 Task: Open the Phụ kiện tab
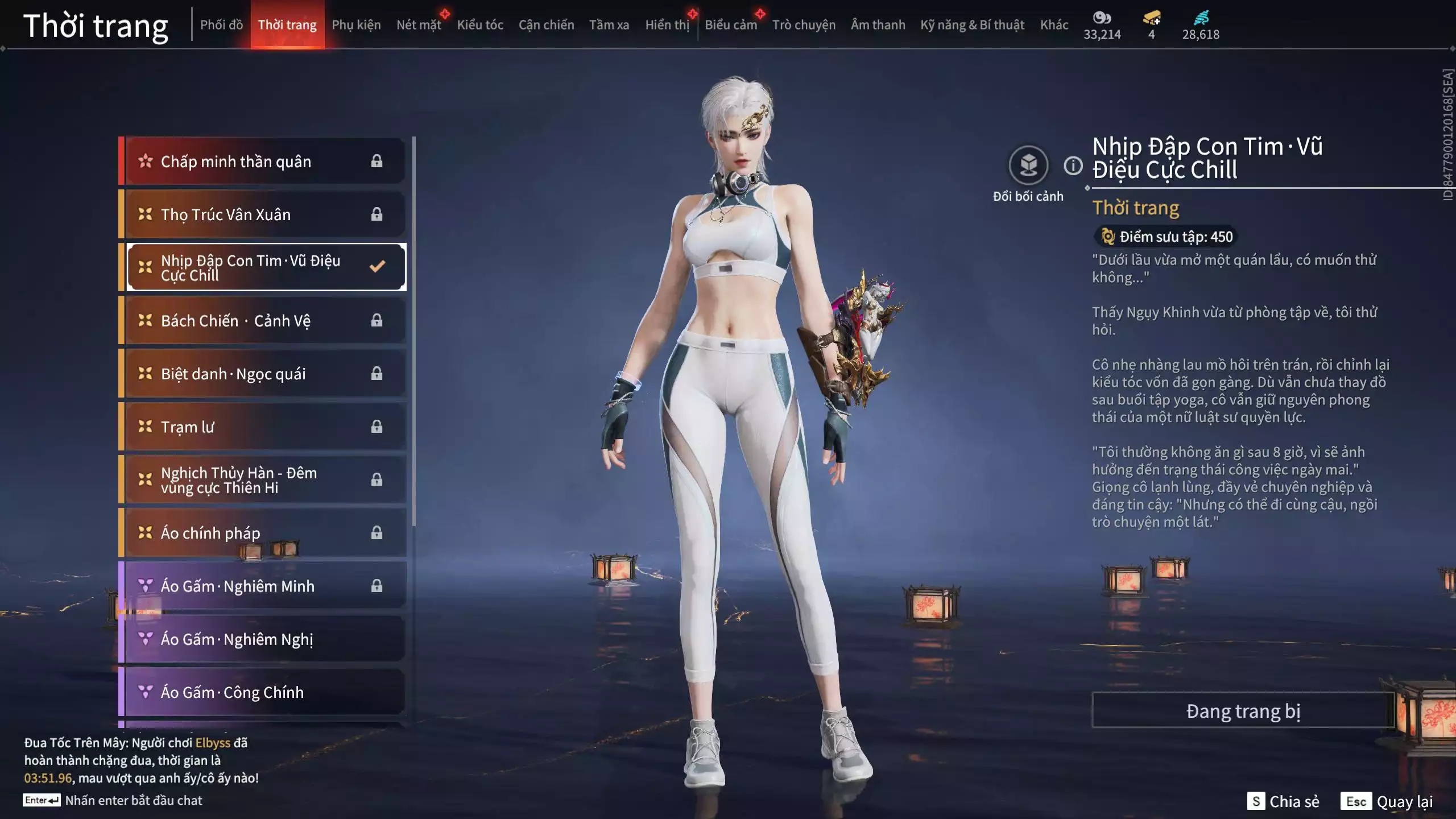click(x=356, y=25)
